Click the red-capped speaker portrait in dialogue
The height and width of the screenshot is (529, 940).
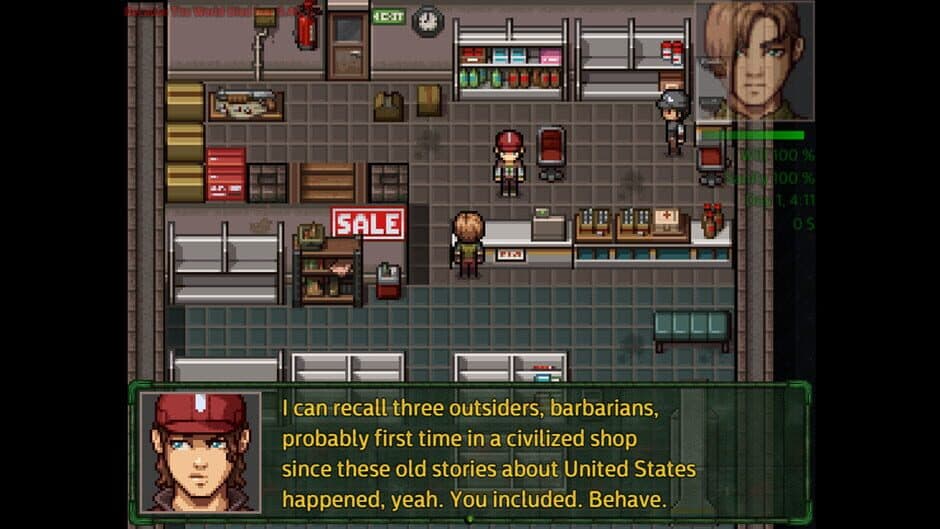pyautogui.click(x=200, y=452)
